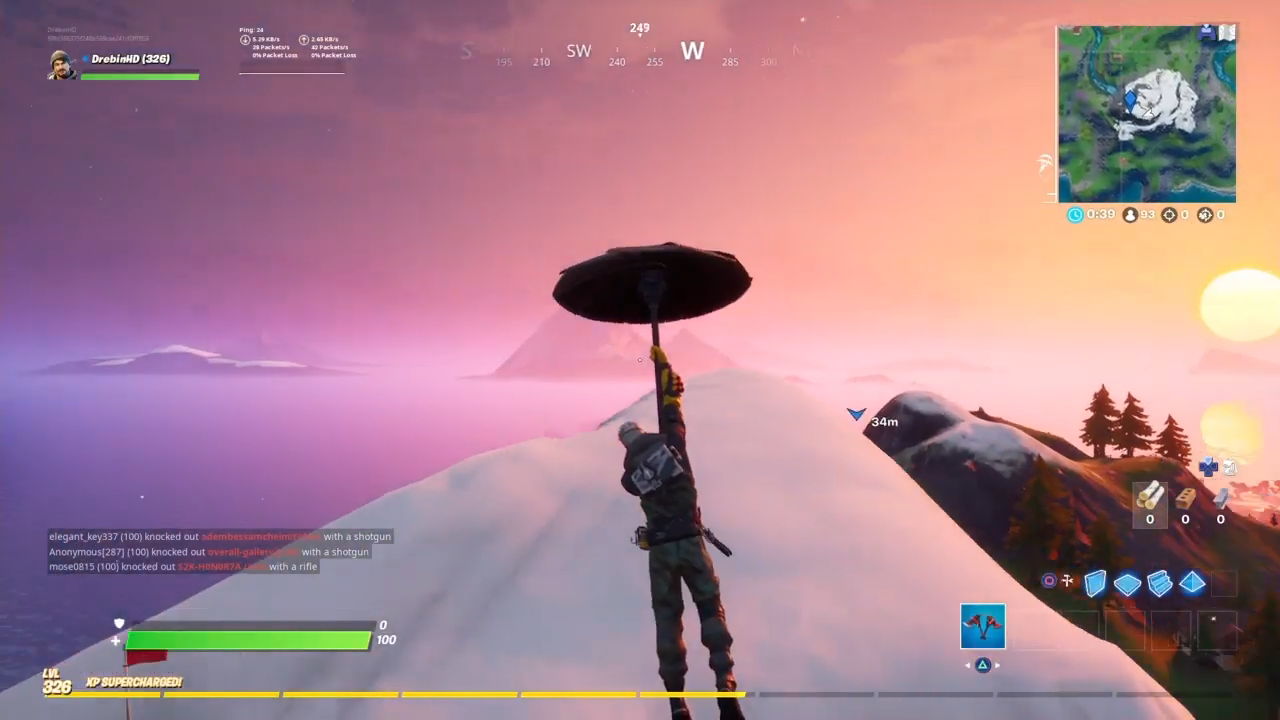Toggle the PlayStation d-pad indicator above materials
Image resolution: width=1280 pixels, height=720 pixels.
pos(1208,468)
